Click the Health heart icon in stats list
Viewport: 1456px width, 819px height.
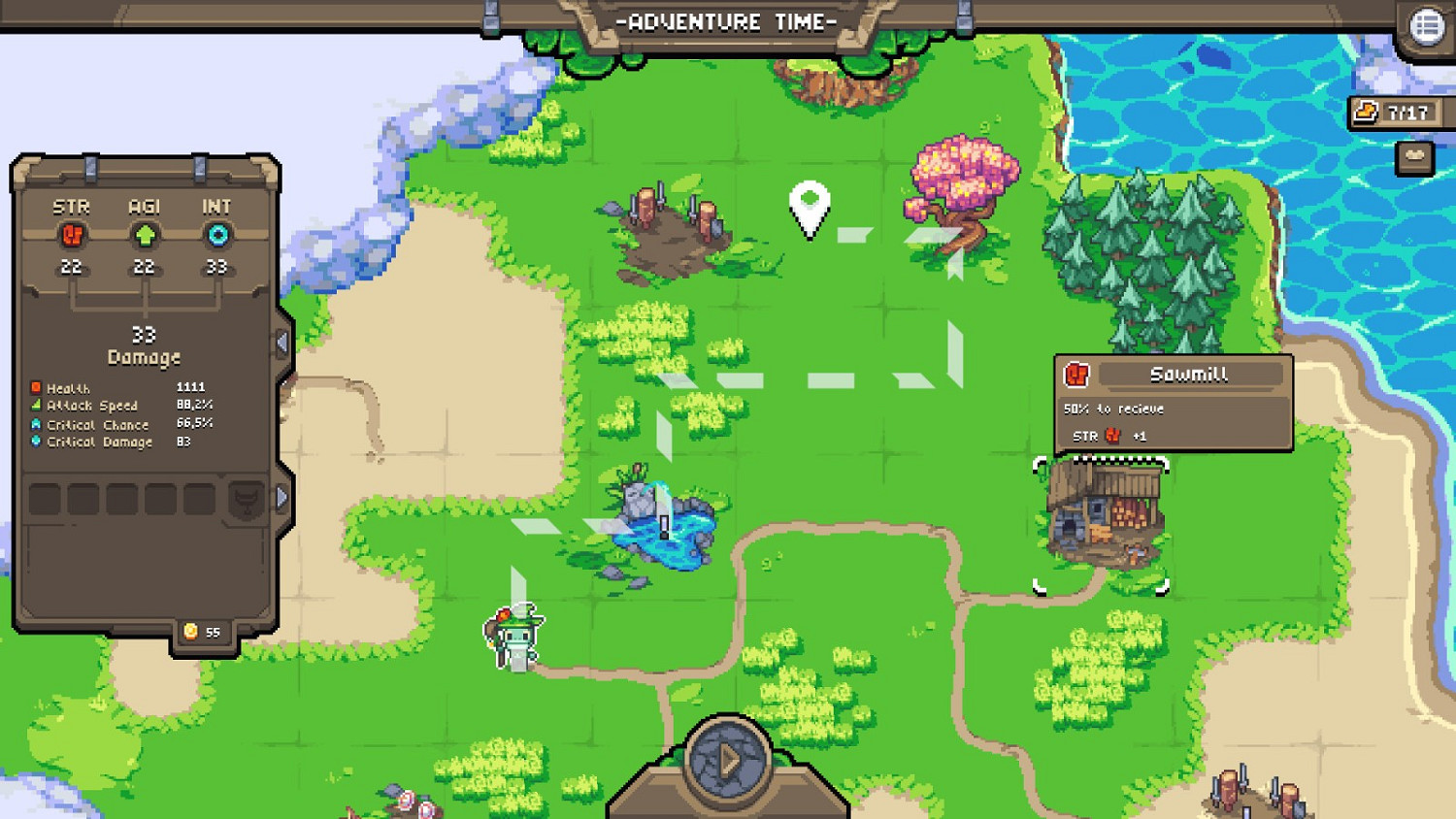click(x=36, y=386)
